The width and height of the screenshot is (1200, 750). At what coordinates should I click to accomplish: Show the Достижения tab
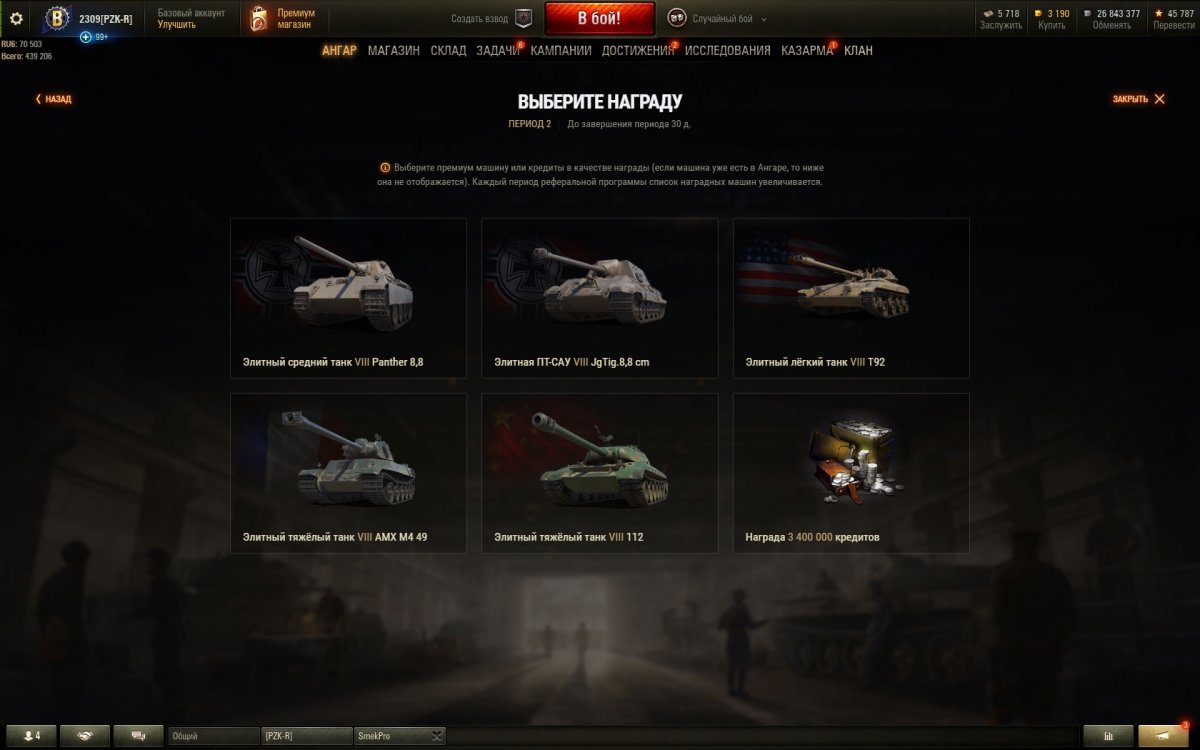pyautogui.click(x=638, y=51)
